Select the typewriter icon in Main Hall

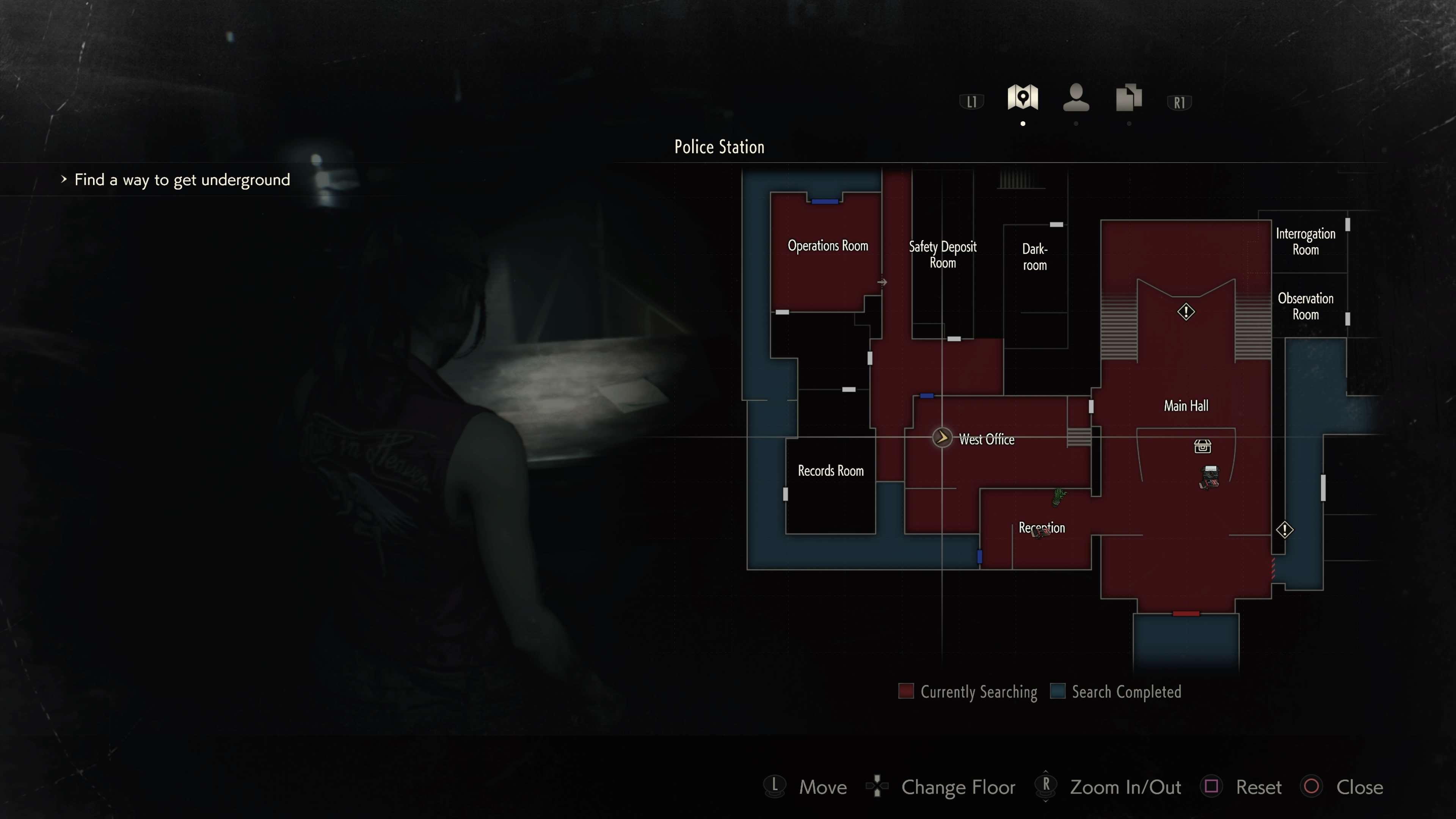pyautogui.click(x=1210, y=477)
